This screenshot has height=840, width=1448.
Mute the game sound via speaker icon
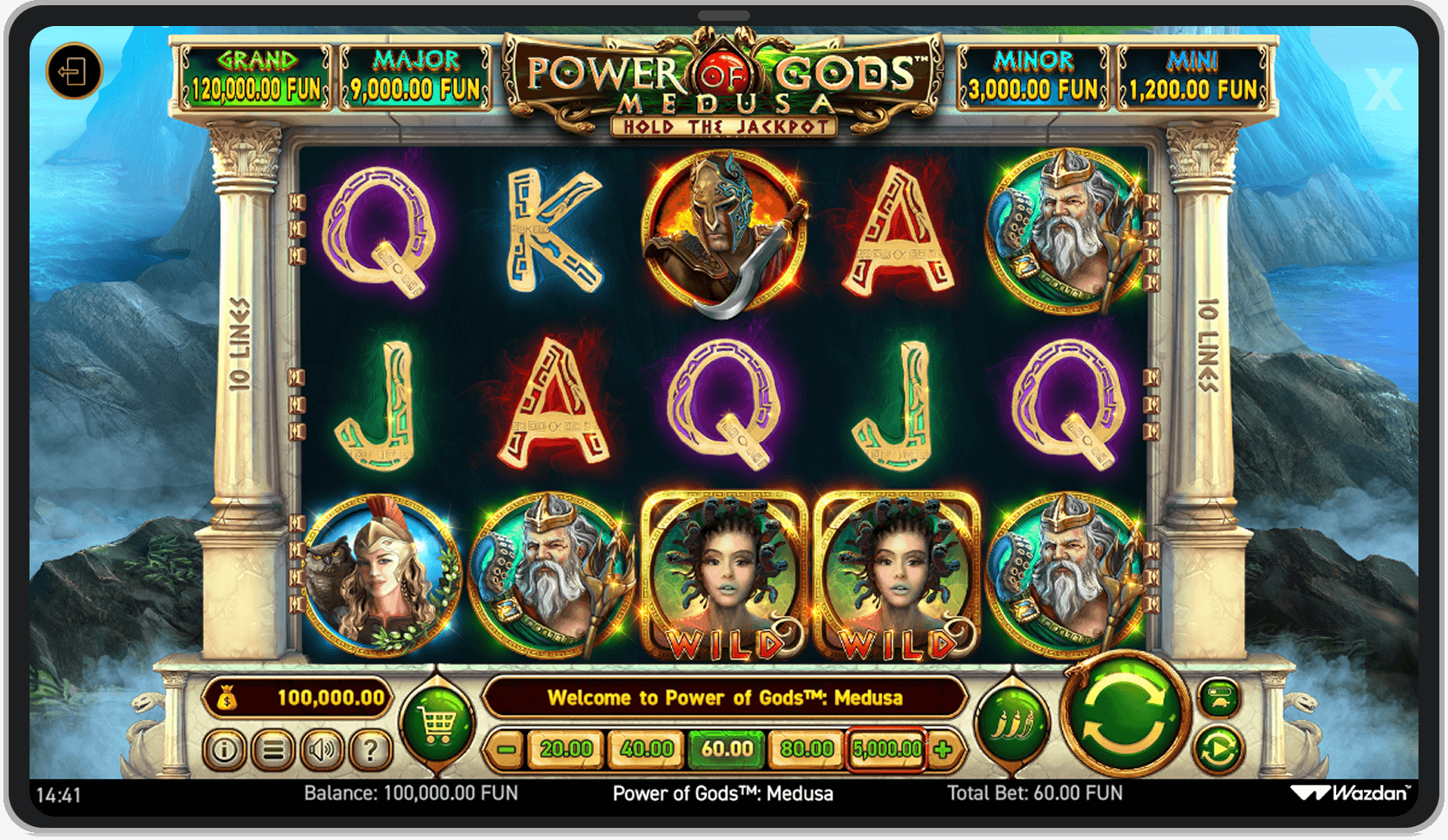click(x=322, y=748)
